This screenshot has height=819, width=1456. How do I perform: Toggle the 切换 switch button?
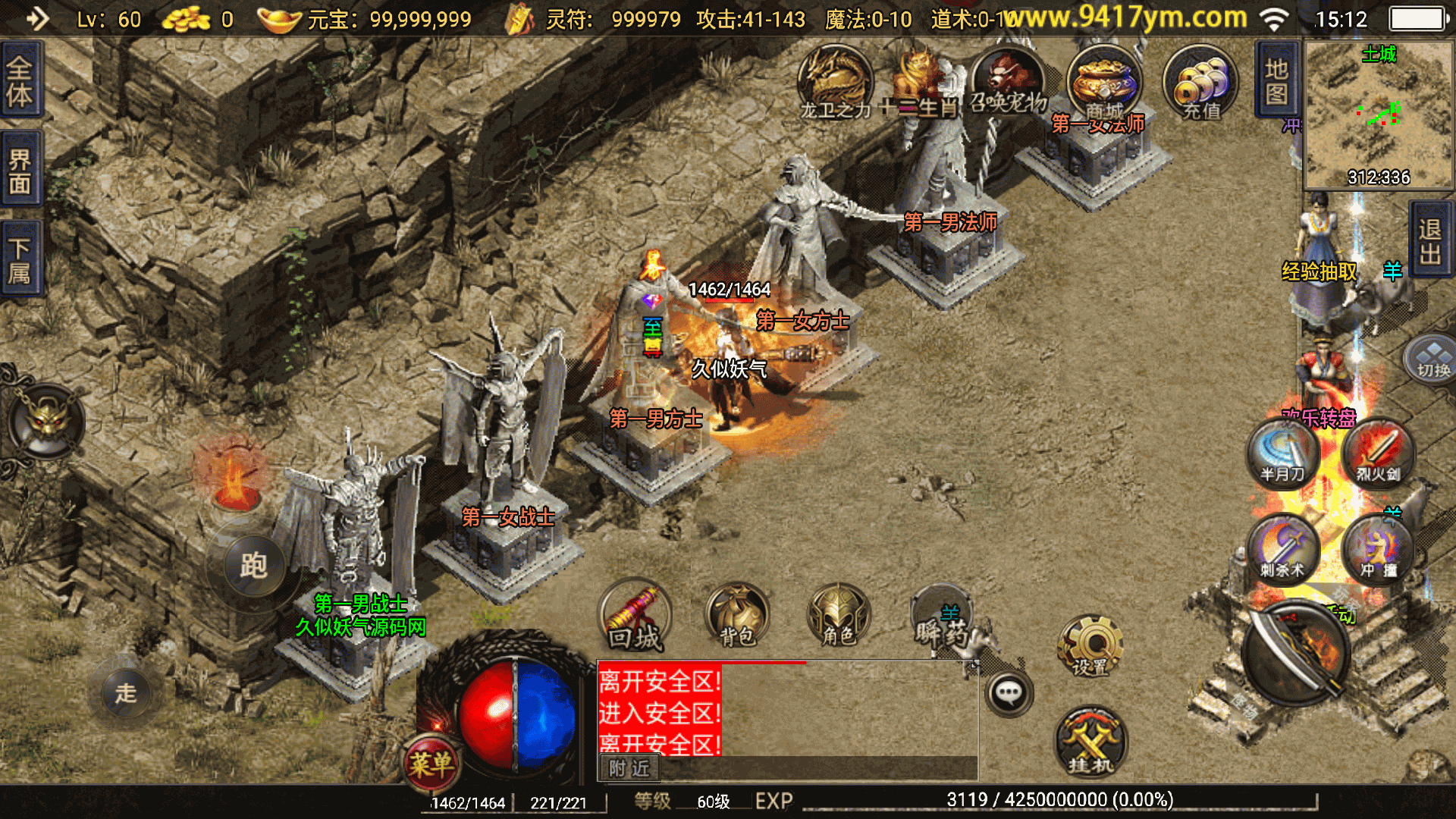tap(1432, 359)
